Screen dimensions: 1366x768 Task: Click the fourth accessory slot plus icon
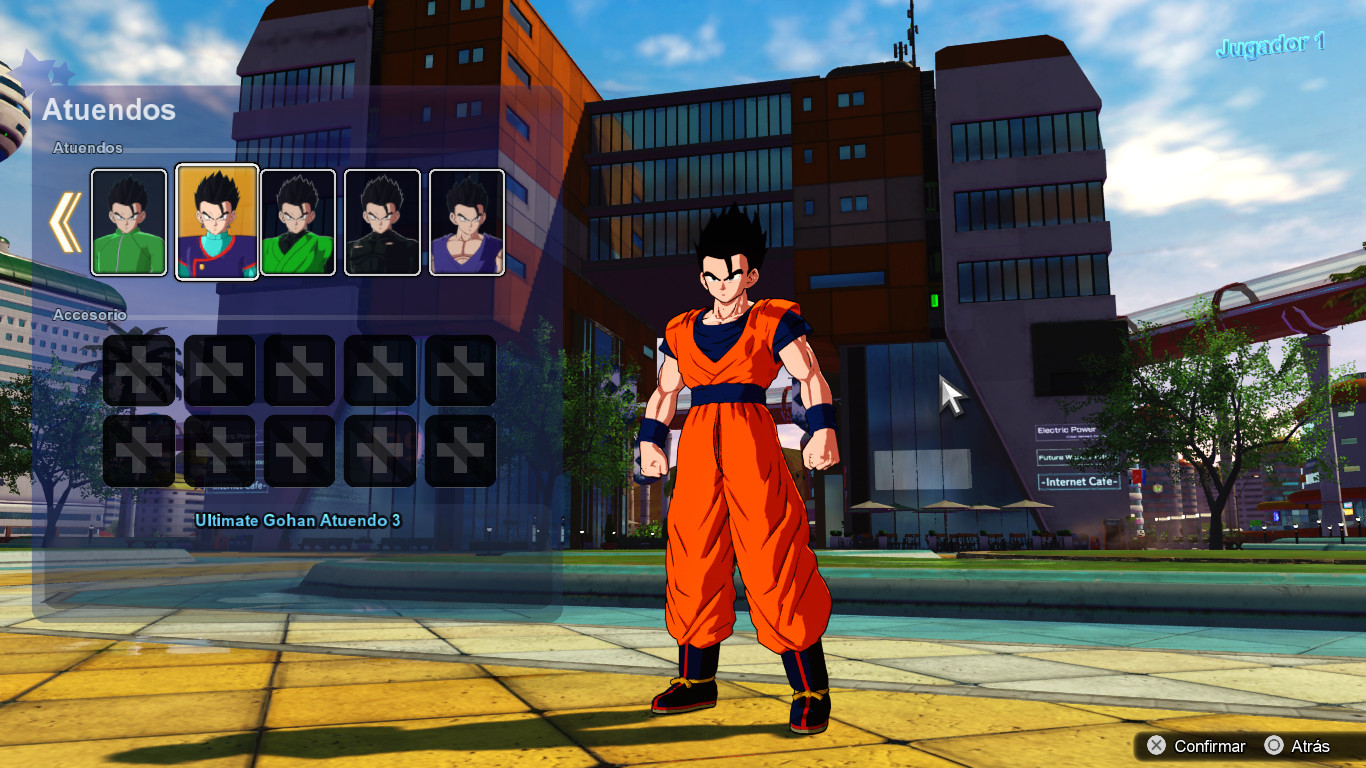pos(379,371)
